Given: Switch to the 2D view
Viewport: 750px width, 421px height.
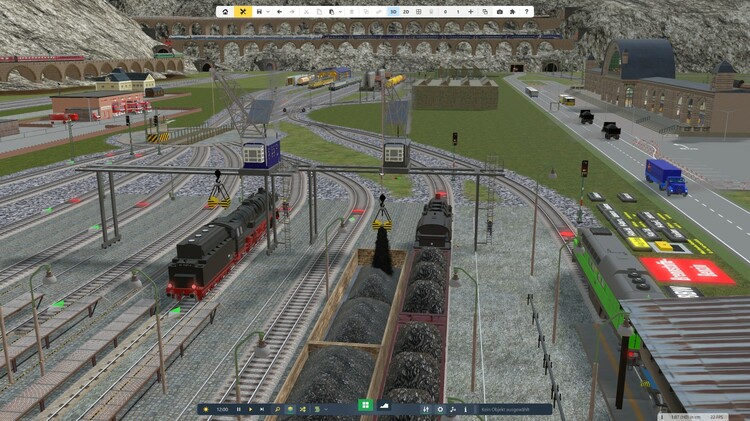Looking at the screenshot, I should (406, 12).
